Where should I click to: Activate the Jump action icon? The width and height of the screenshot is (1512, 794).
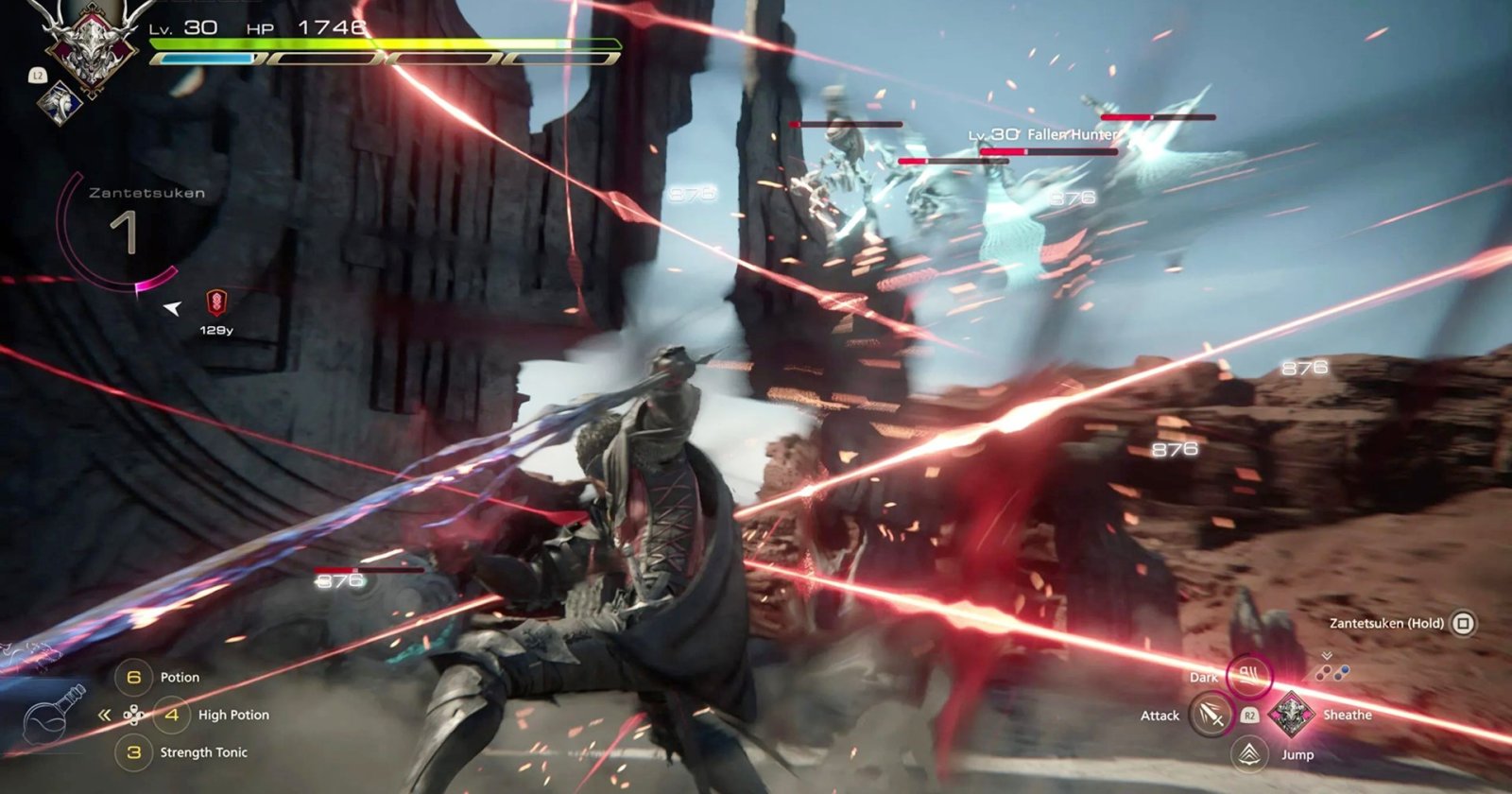1250,753
